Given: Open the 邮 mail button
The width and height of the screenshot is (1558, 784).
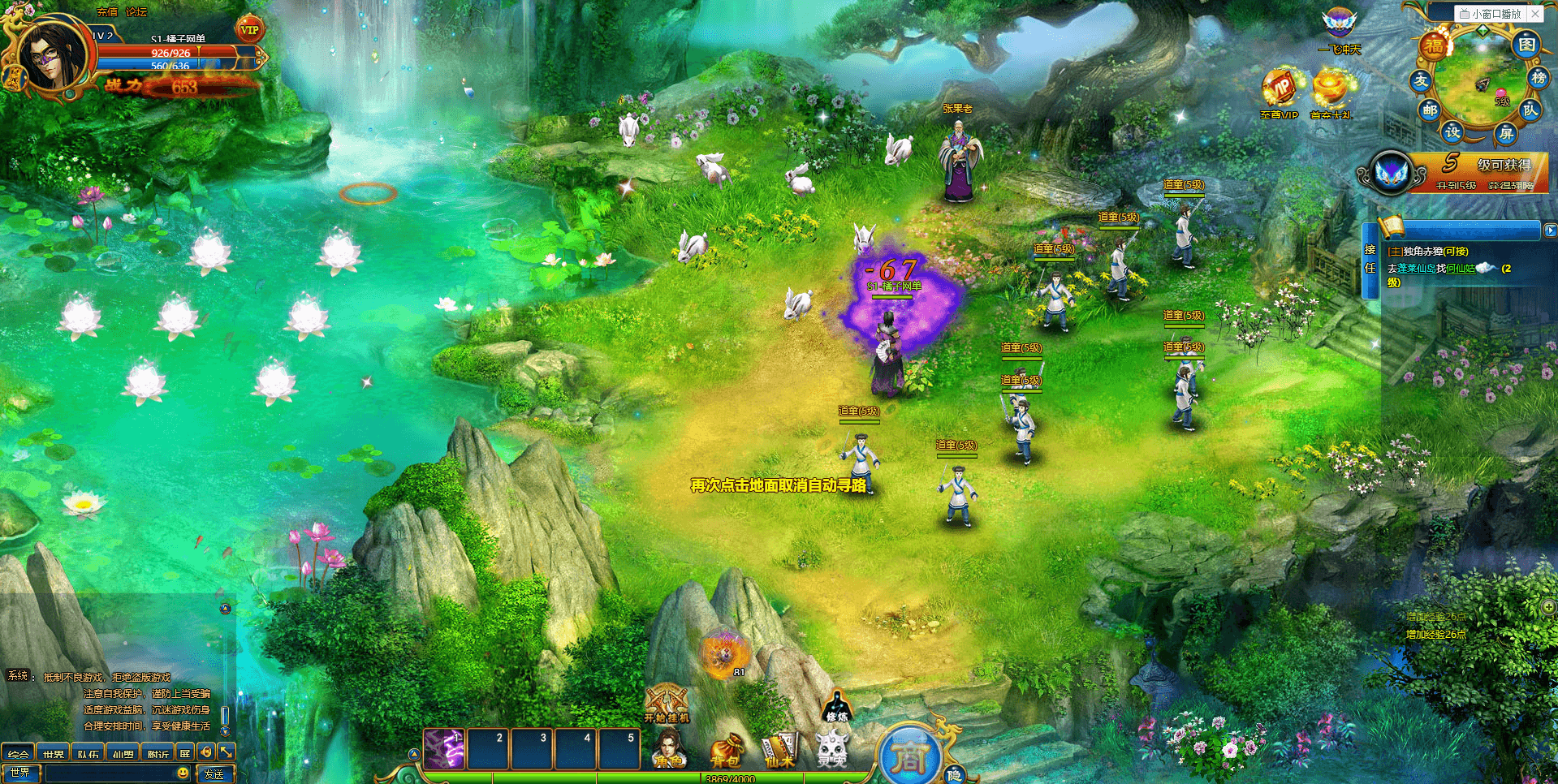Looking at the screenshot, I should click(x=1430, y=110).
